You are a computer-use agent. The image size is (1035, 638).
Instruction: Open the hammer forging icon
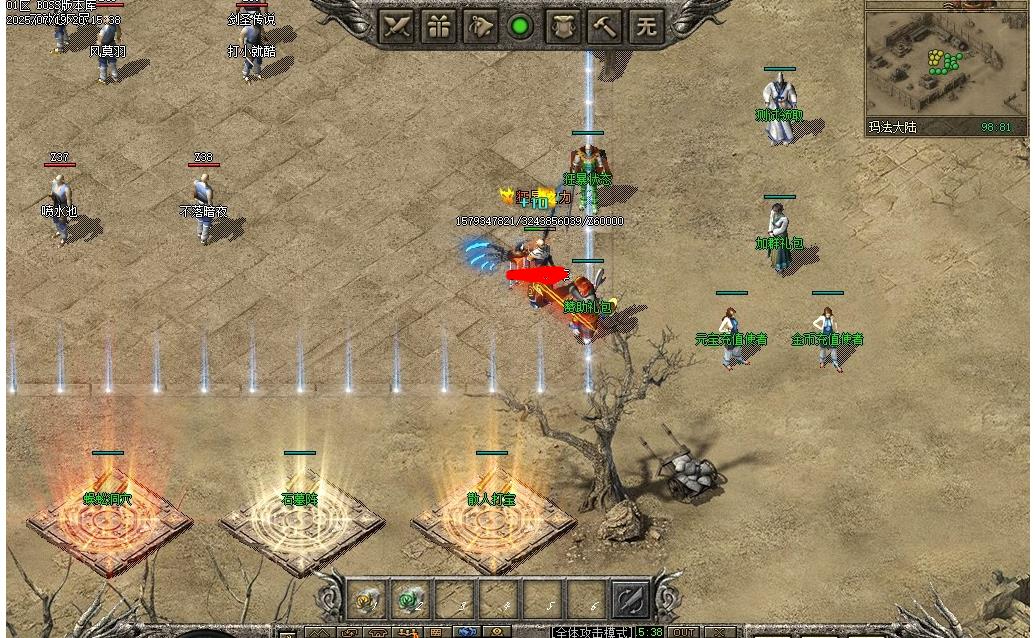[x=604, y=27]
